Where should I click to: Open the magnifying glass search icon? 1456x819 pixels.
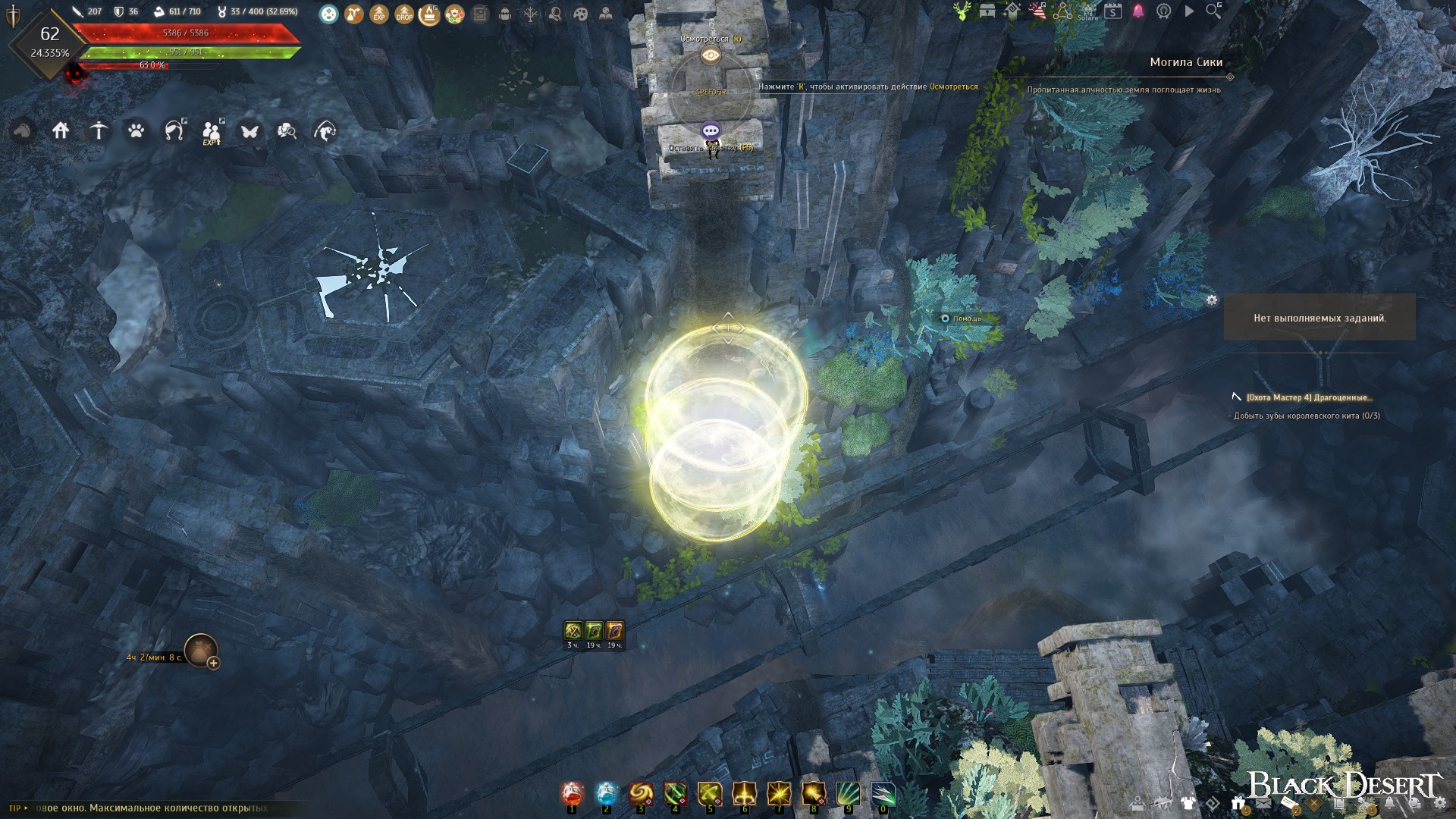[1213, 11]
